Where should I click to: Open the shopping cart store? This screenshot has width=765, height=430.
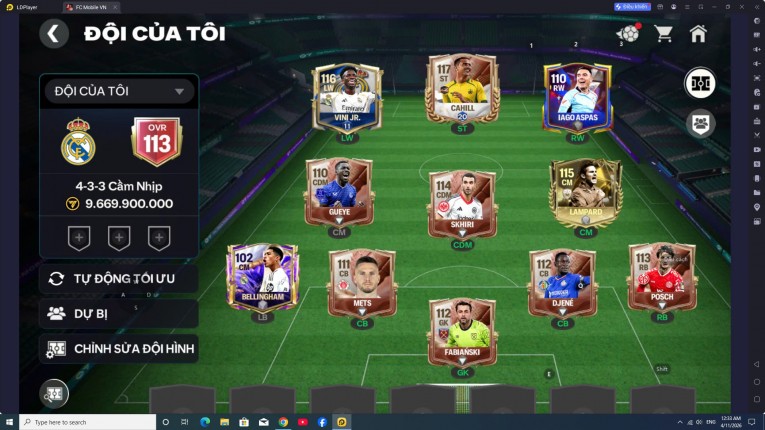click(x=663, y=34)
